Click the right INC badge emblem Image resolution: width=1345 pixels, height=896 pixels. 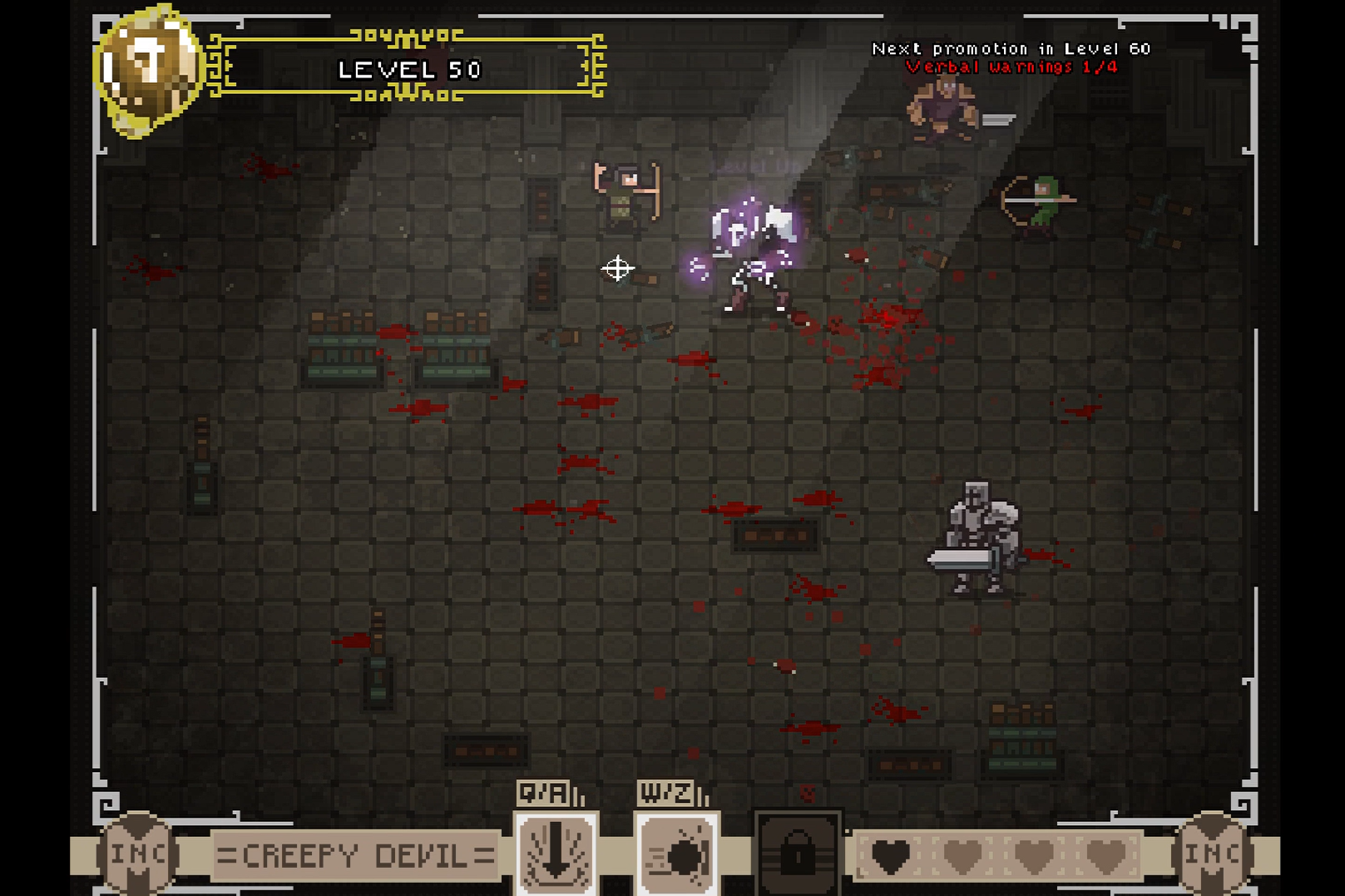pyautogui.click(x=1211, y=854)
